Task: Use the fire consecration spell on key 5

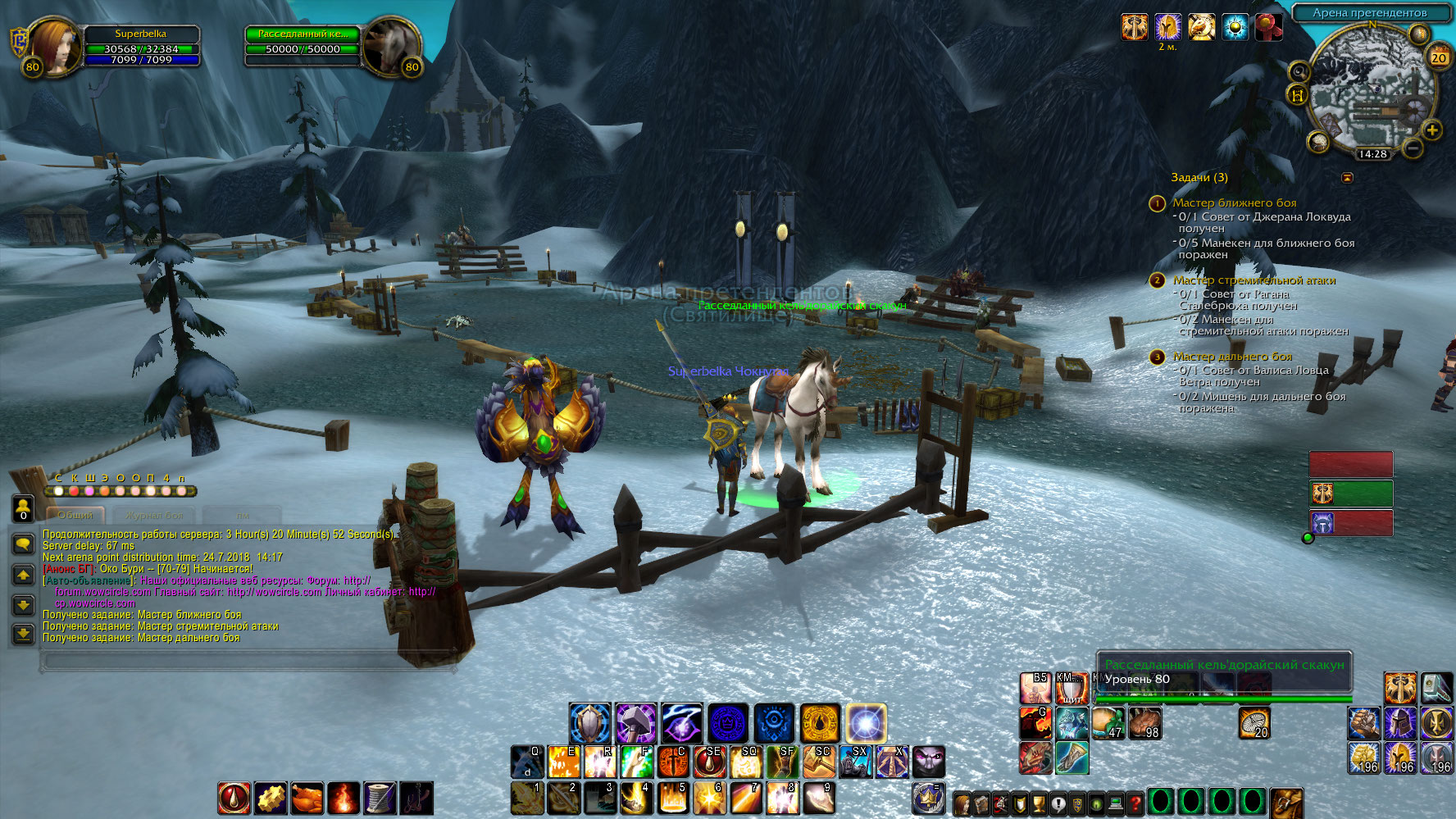Action: [x=673, y=799]
